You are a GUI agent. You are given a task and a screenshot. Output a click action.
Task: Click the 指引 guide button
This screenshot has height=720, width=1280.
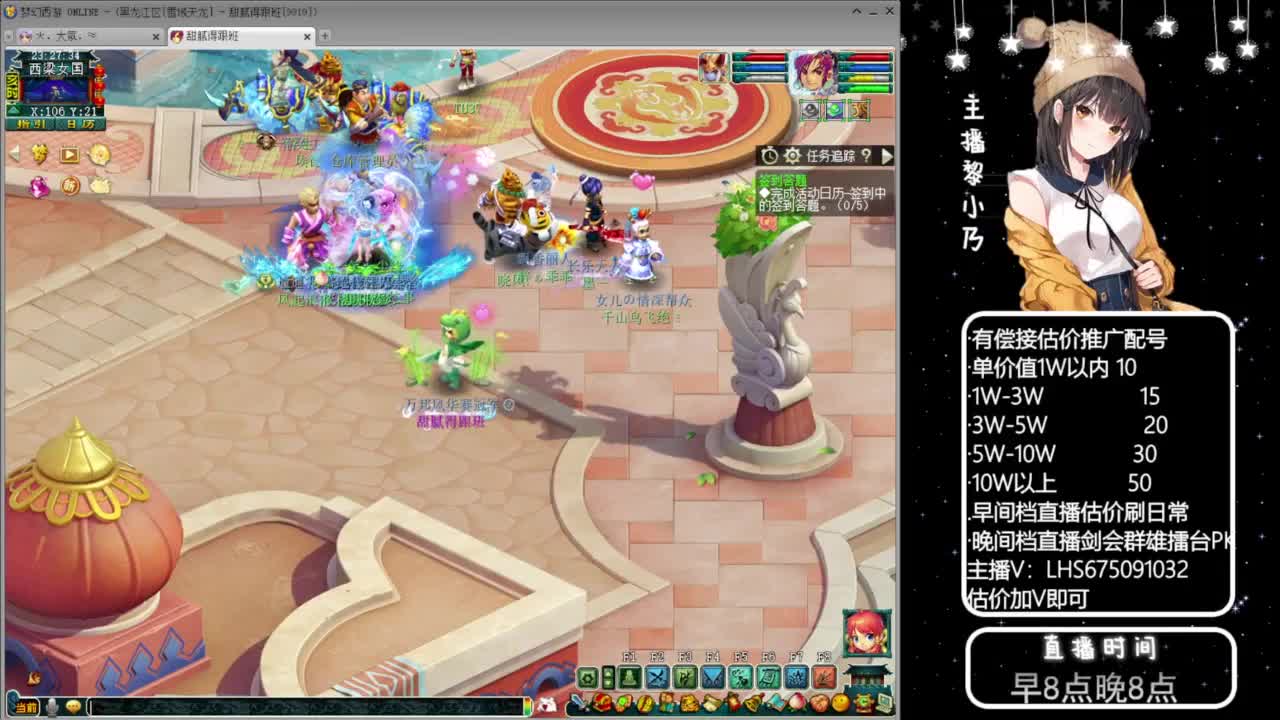pyautogui.click(x=30, y=124)
